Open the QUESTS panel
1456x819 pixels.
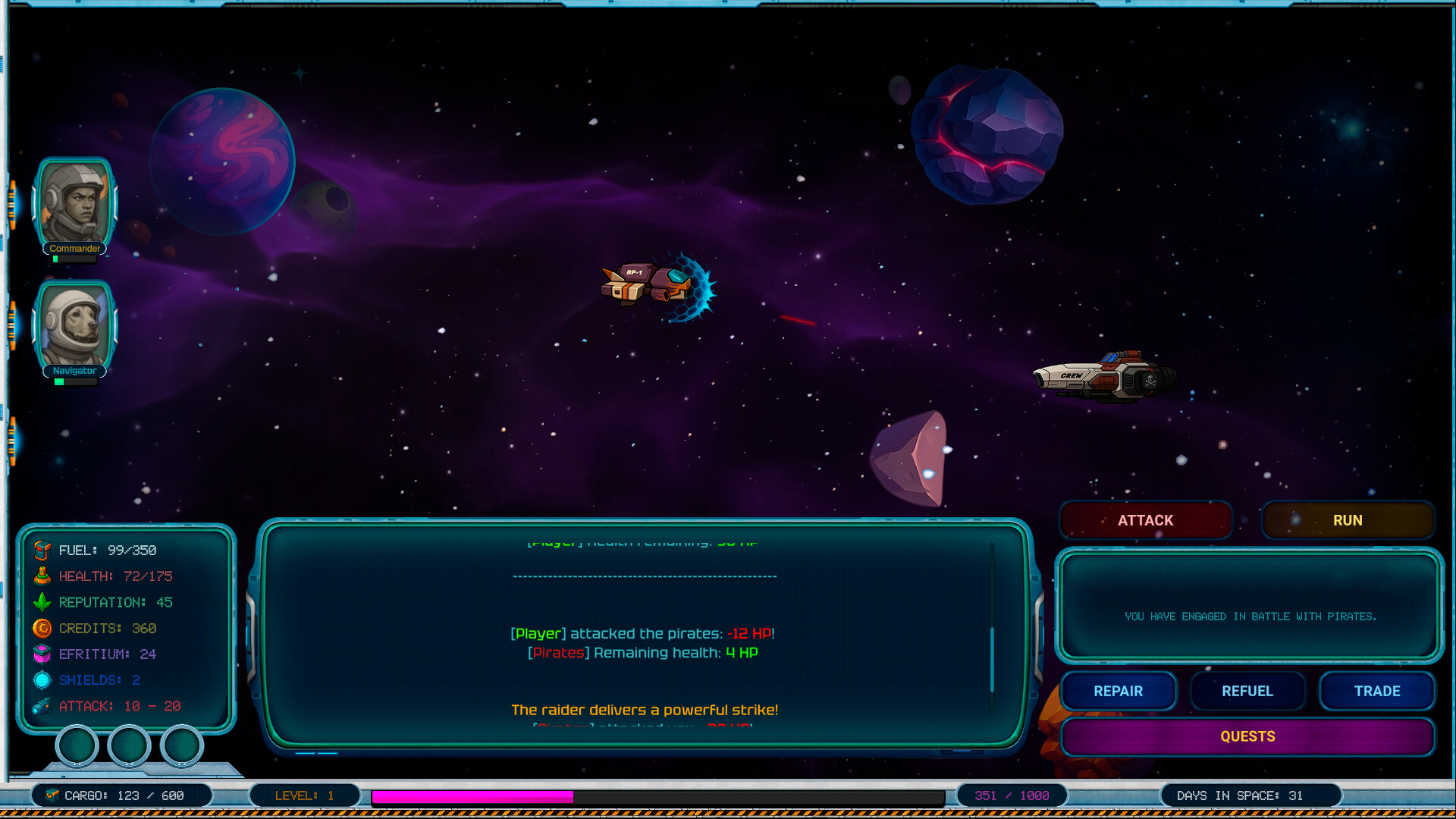click(1248, 736)
